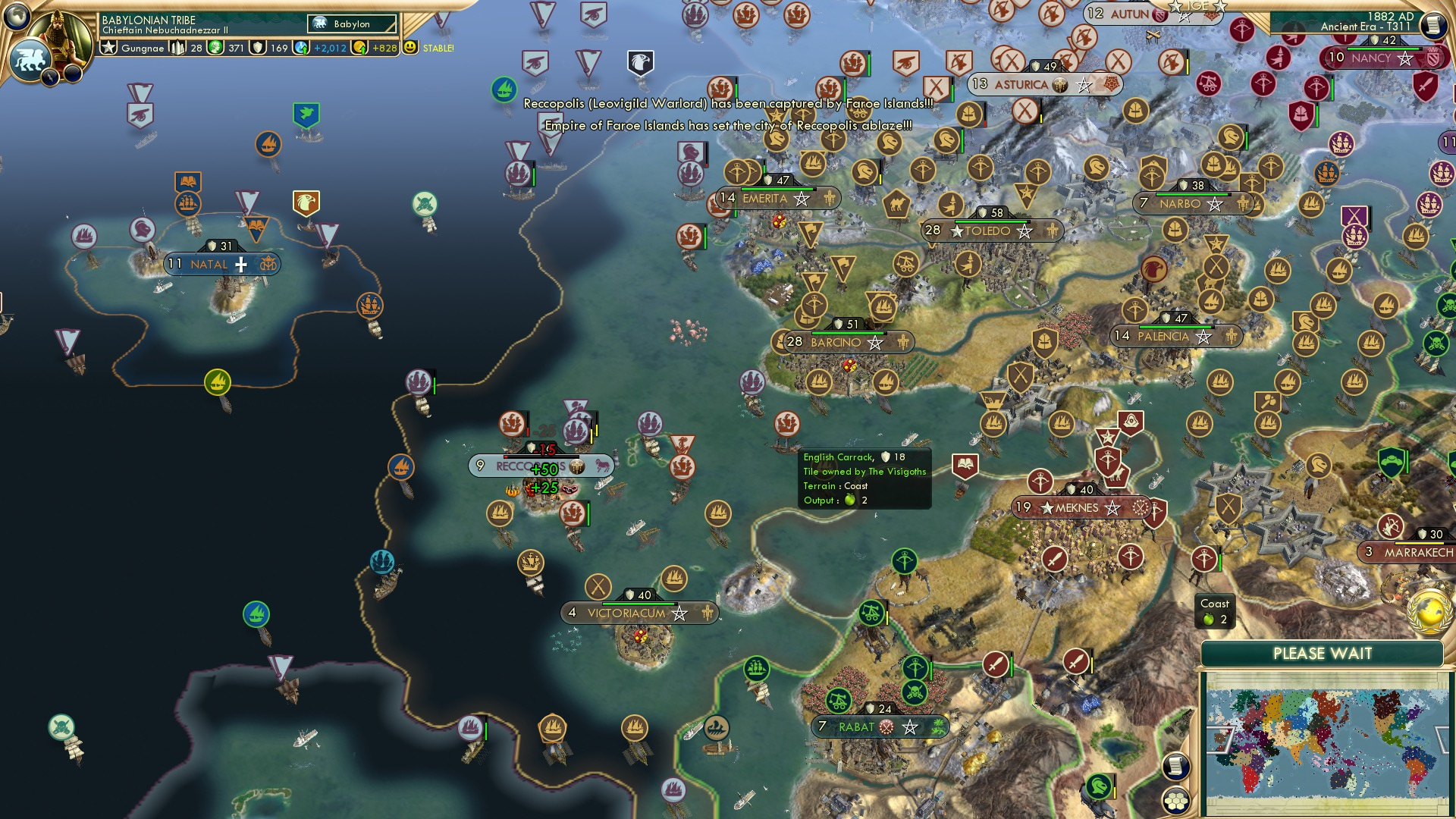The width and height of the screenshot is (1456, 819).
Task: Click the city count icon showing 28
Action: 180,47
